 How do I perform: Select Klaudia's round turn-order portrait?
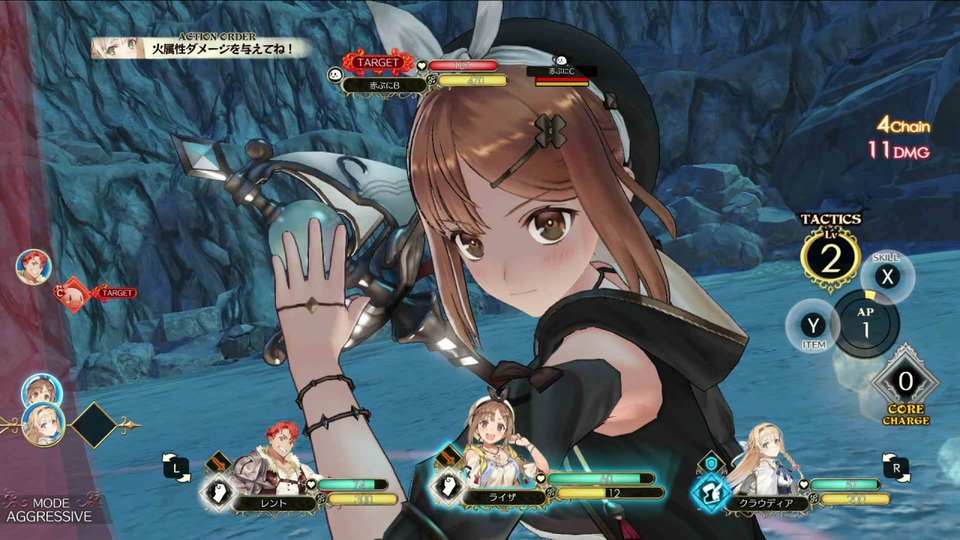coord(43,423)
